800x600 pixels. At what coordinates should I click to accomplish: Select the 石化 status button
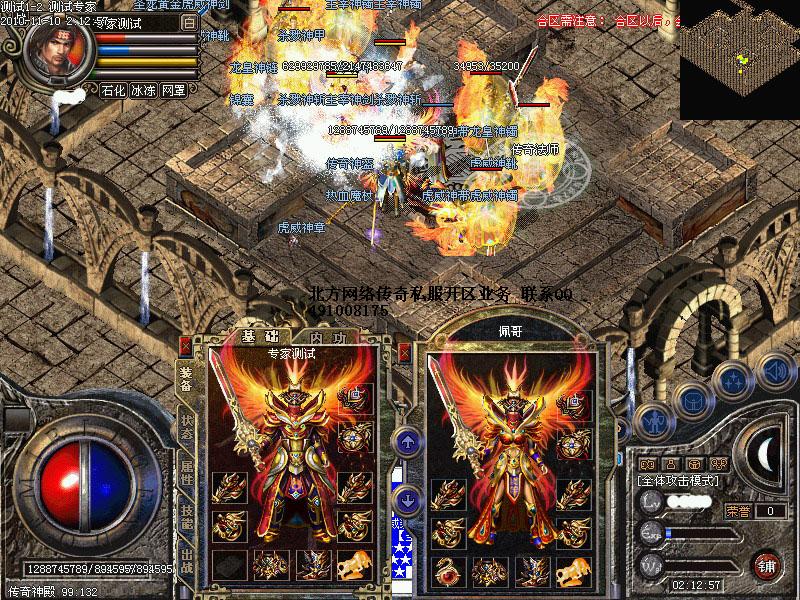pyautogui.click(x=113, y=90)
